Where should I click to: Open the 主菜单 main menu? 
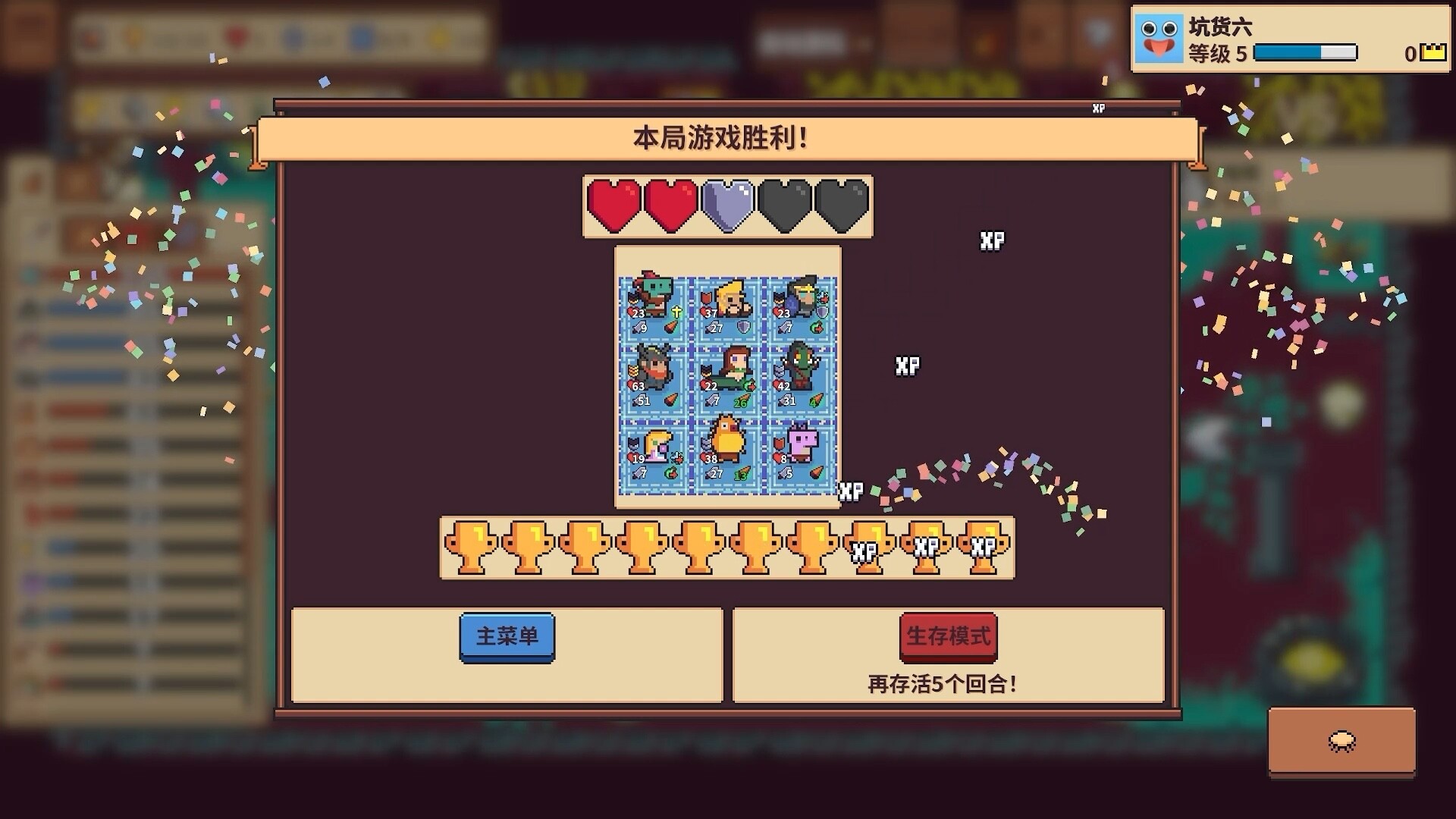pyautogui.click(x=507, y=638)
